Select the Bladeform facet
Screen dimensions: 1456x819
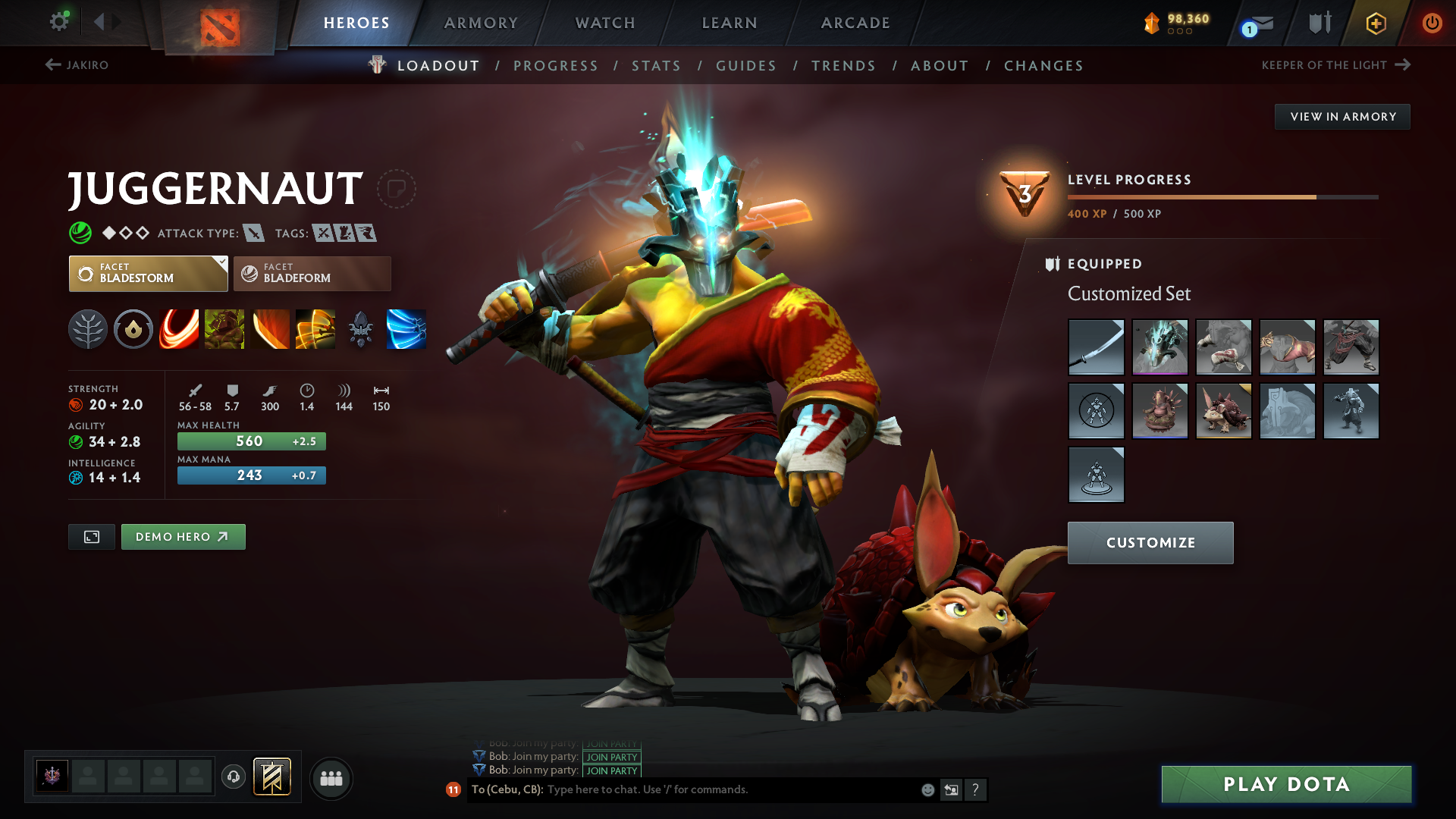pyautogui.click(x=312, y=274)
